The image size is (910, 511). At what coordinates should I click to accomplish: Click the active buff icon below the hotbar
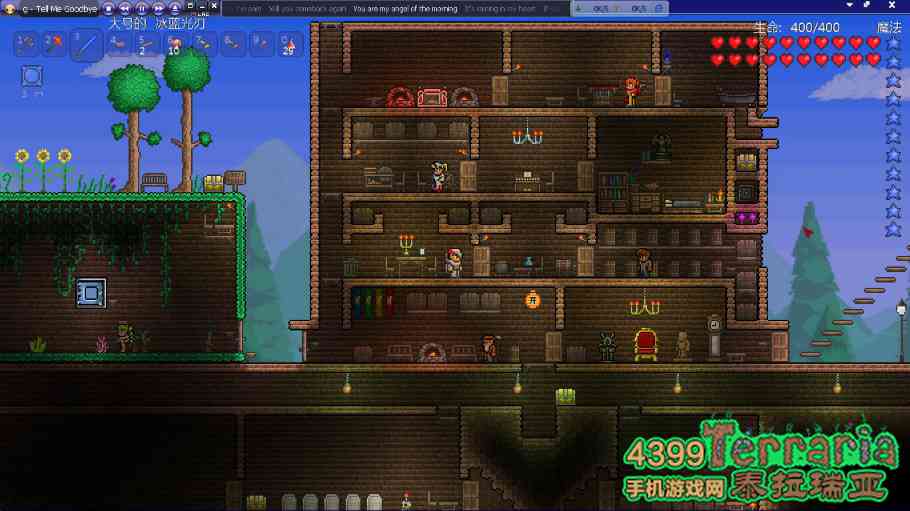click(x=32, y=76)
